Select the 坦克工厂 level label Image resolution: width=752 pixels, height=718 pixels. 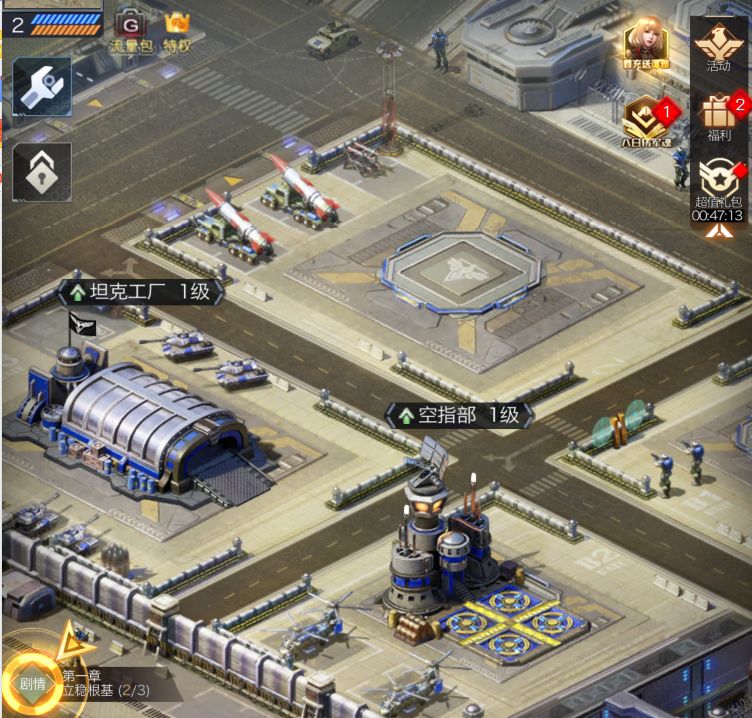click(138, 292)
